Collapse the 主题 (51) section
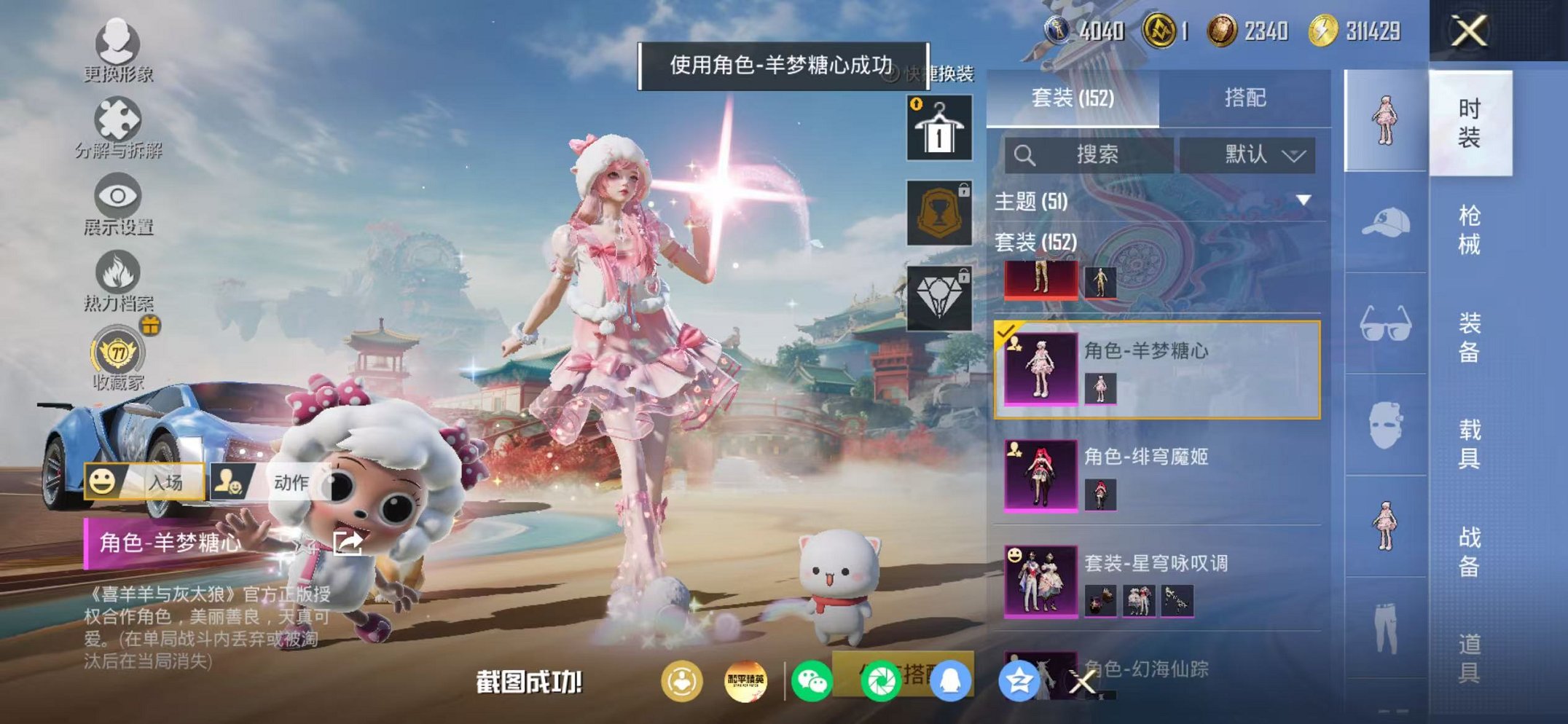1568x724 pixels. (x=1032, y=199)
